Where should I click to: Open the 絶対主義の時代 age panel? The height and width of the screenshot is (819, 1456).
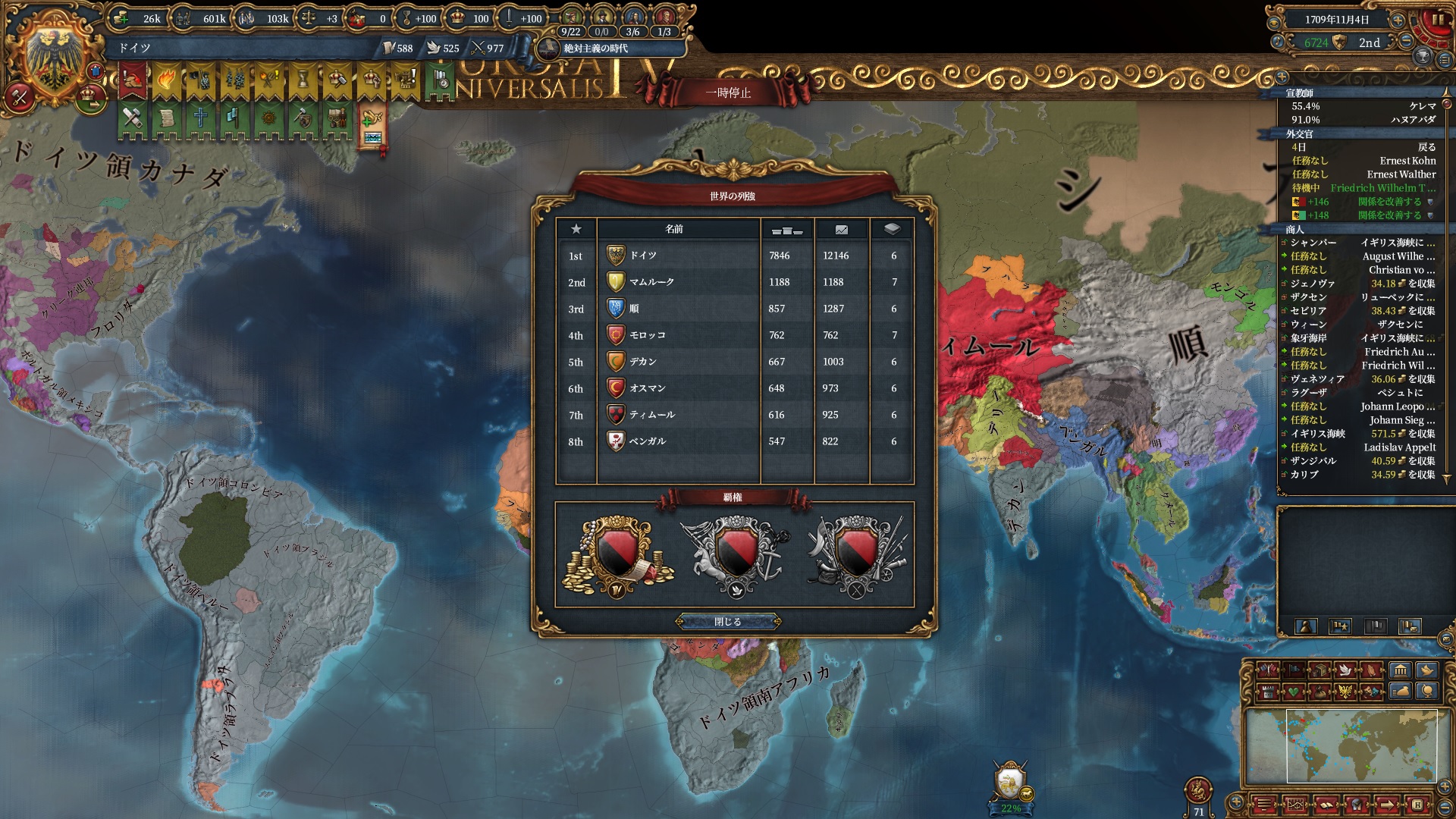[x=595, y=49]
